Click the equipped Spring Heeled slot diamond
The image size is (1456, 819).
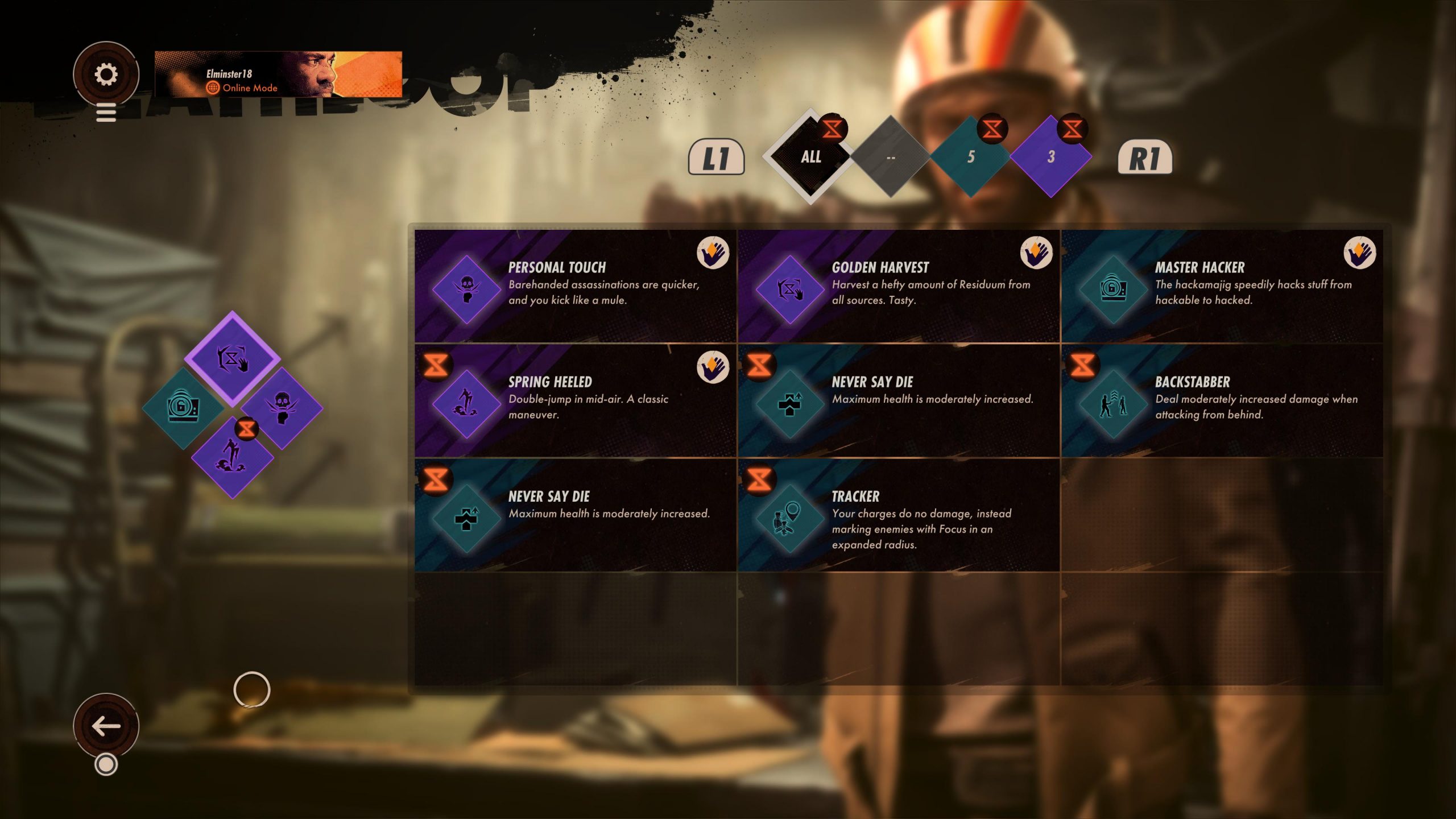(232, 457)
